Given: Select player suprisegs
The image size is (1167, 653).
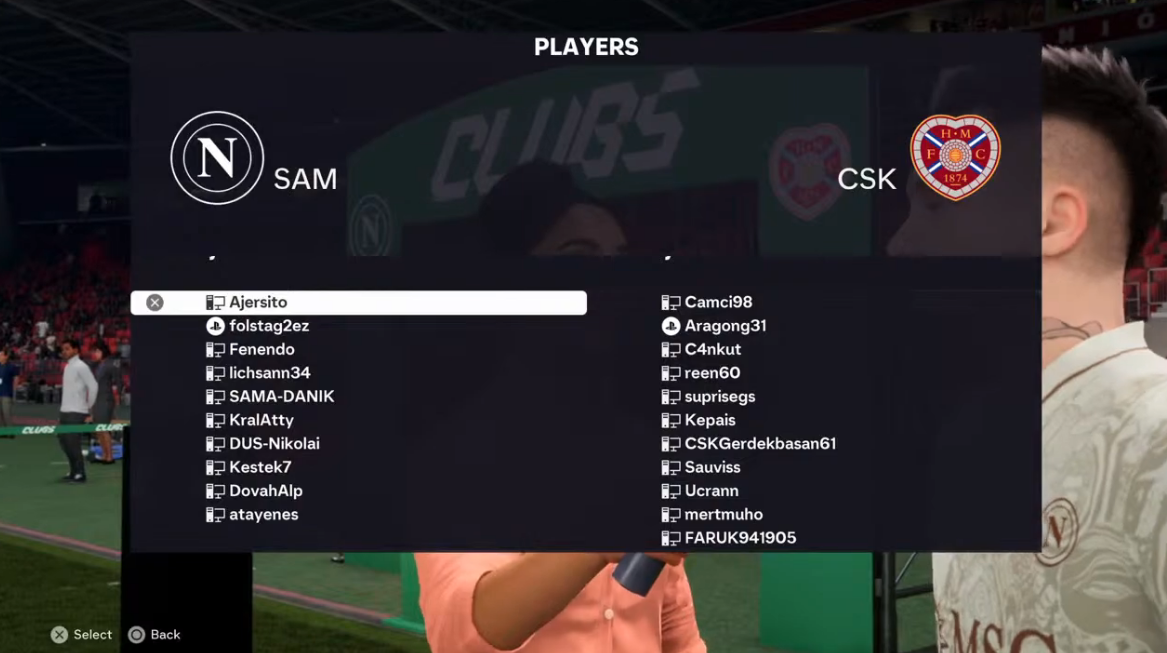Looking at the screenshot, I should [x=719, y=397].
